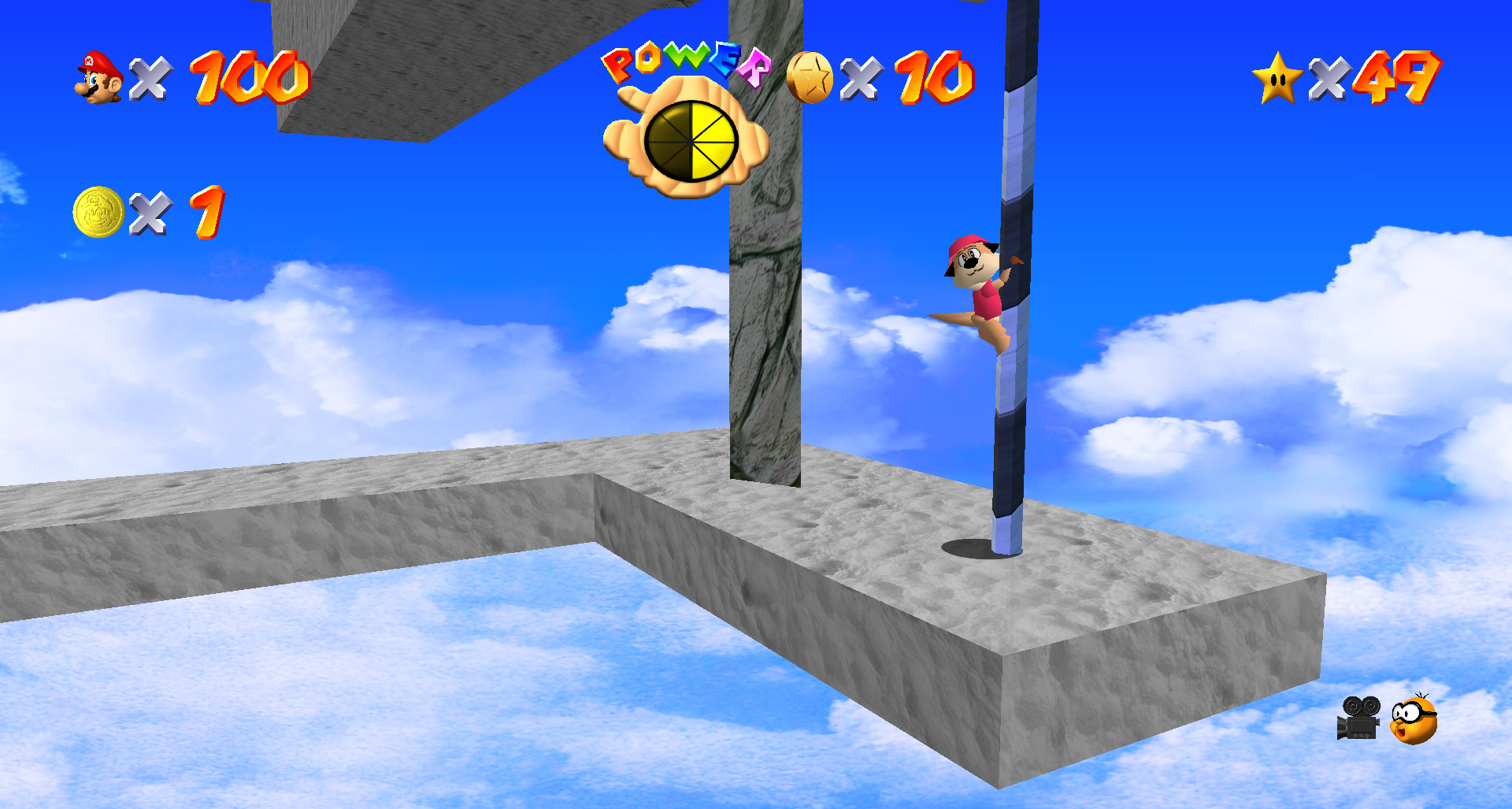Select the star total reading 49
This screenshot has height=809, width=1512.
click(x=1398, y=77)
